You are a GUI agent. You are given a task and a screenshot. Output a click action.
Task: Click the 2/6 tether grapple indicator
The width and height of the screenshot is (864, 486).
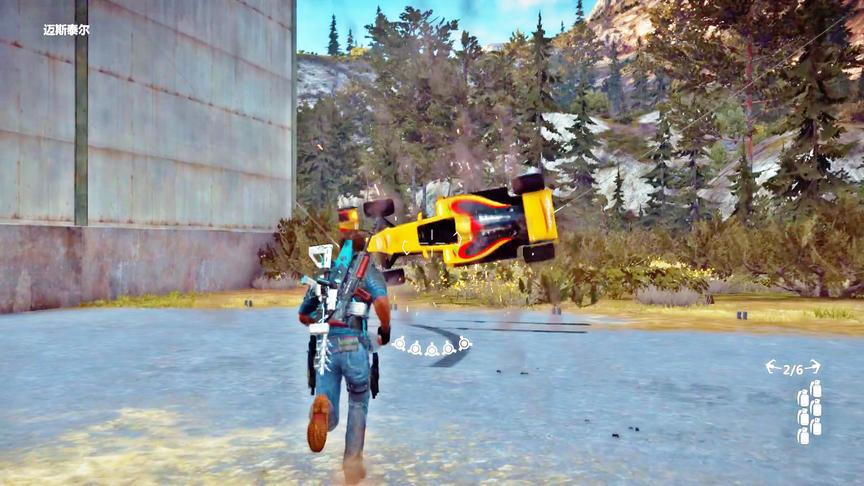pos(793,368)
